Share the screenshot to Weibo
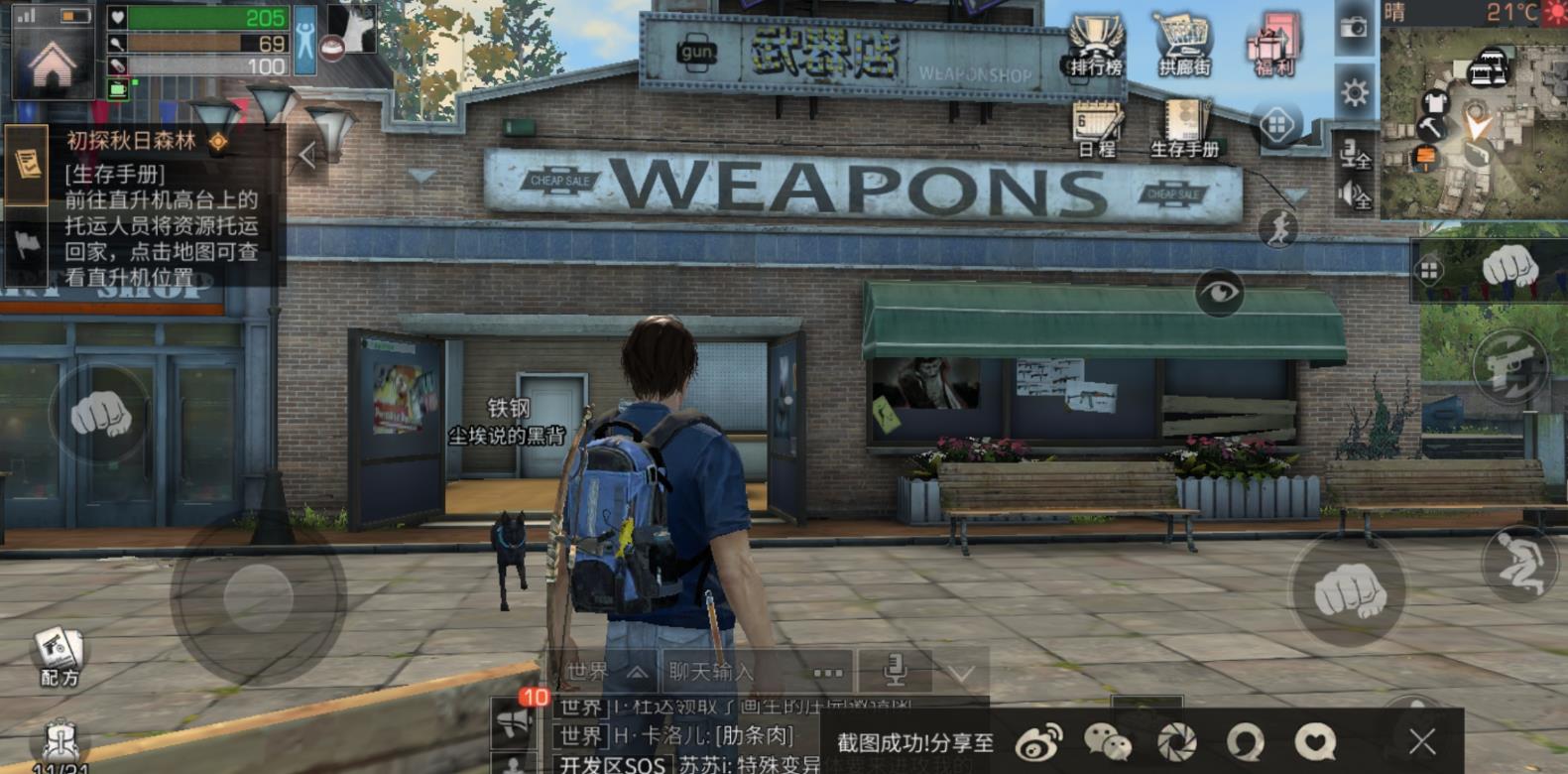Image resolution: width=1568 pixels, height=774 pixels. click(1038, 741)
